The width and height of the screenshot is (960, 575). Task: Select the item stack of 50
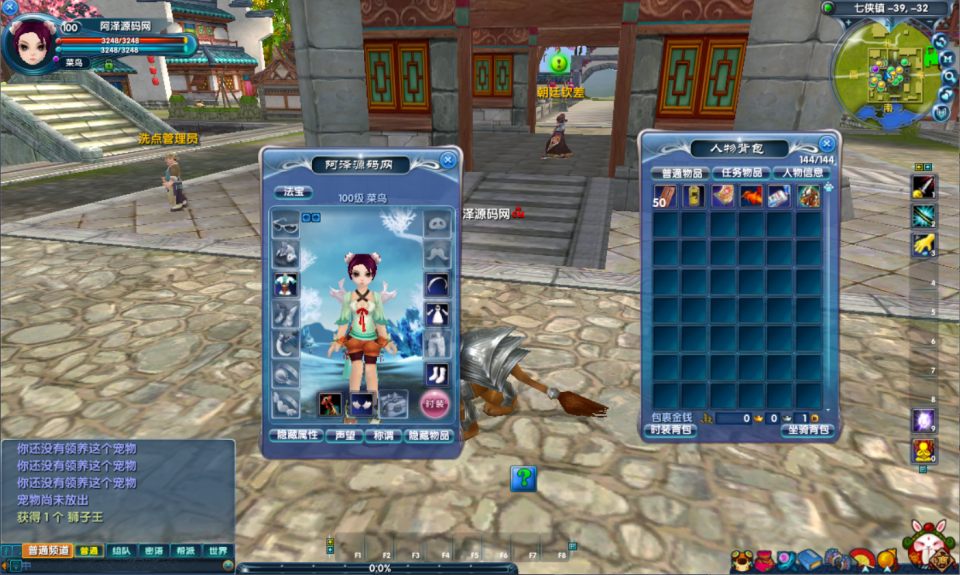pos(665,196)
